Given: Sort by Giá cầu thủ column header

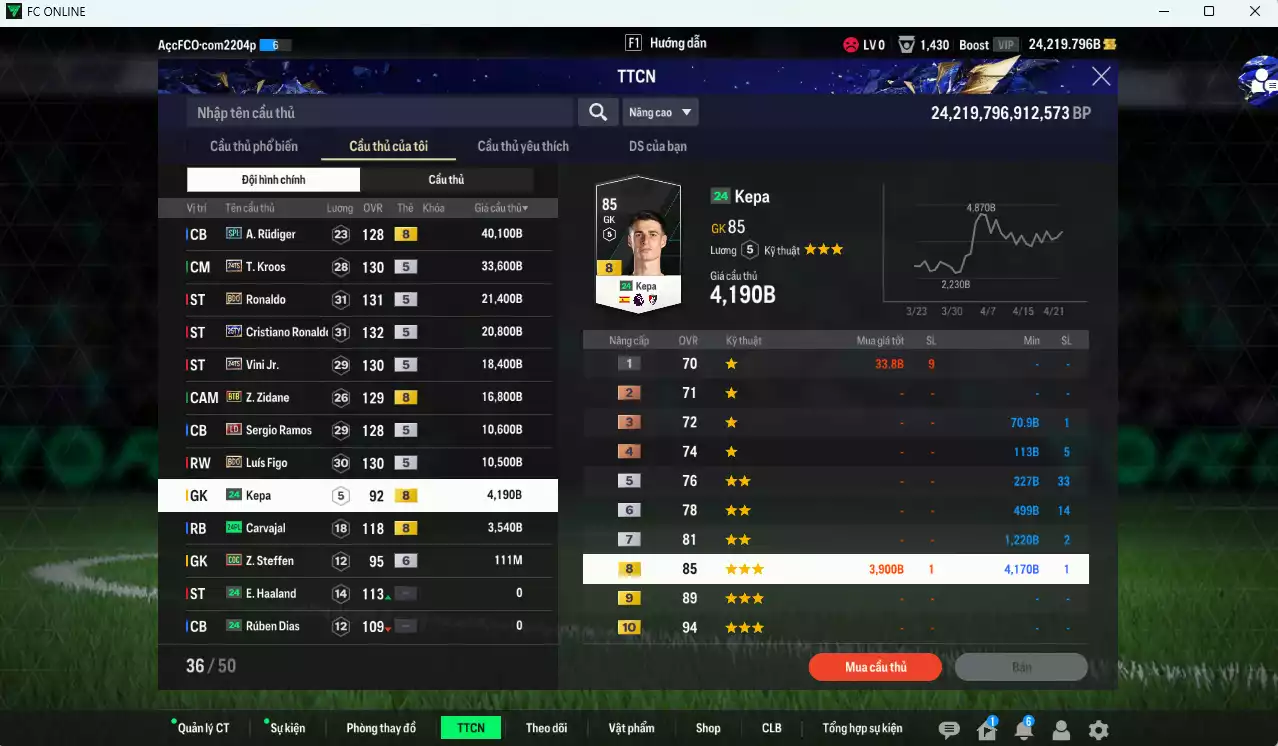Looking at the screenshot, I should tap(501, 208).
